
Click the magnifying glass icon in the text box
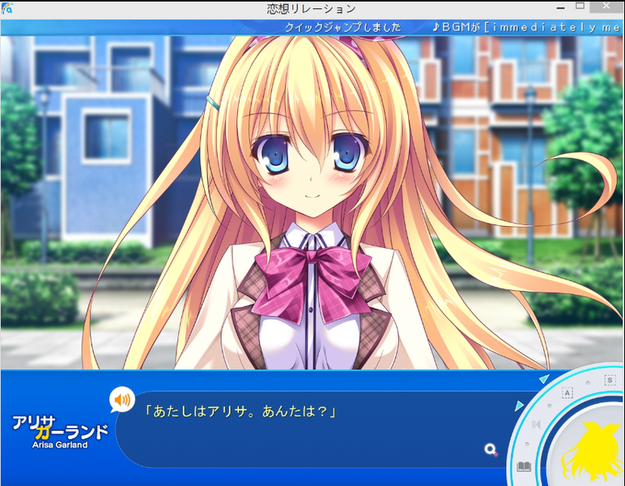tap(490, 450)
